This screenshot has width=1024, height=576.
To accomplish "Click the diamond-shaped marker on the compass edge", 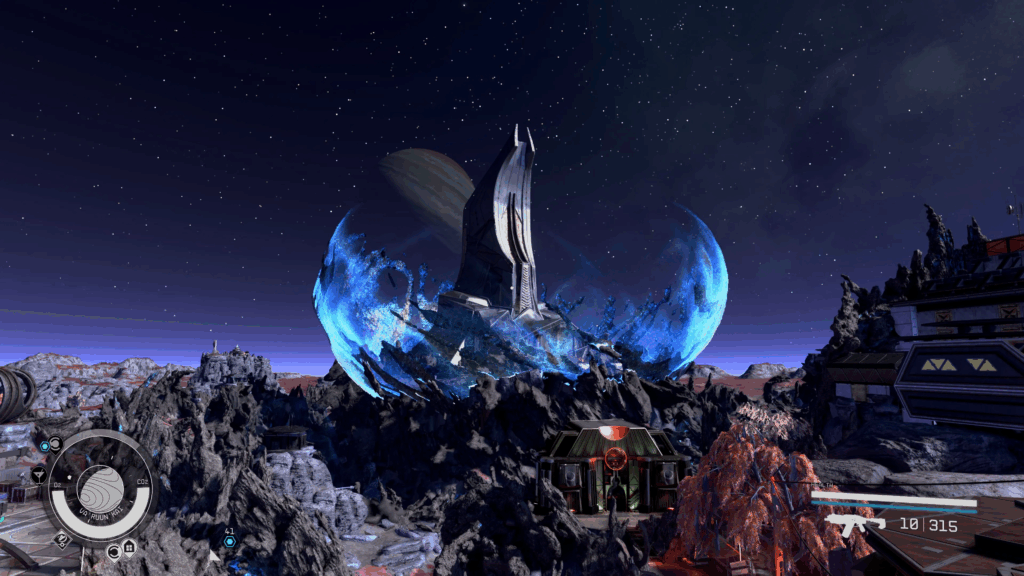I will pos(61,539).
